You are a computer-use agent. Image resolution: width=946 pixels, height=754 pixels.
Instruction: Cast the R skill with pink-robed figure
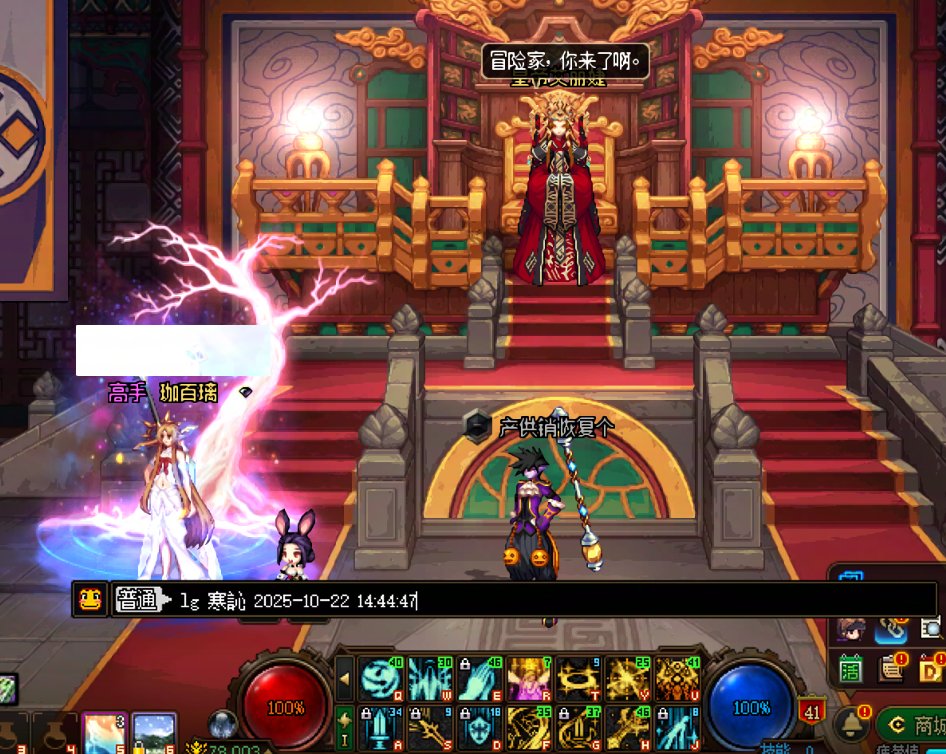tap(528, 679)
